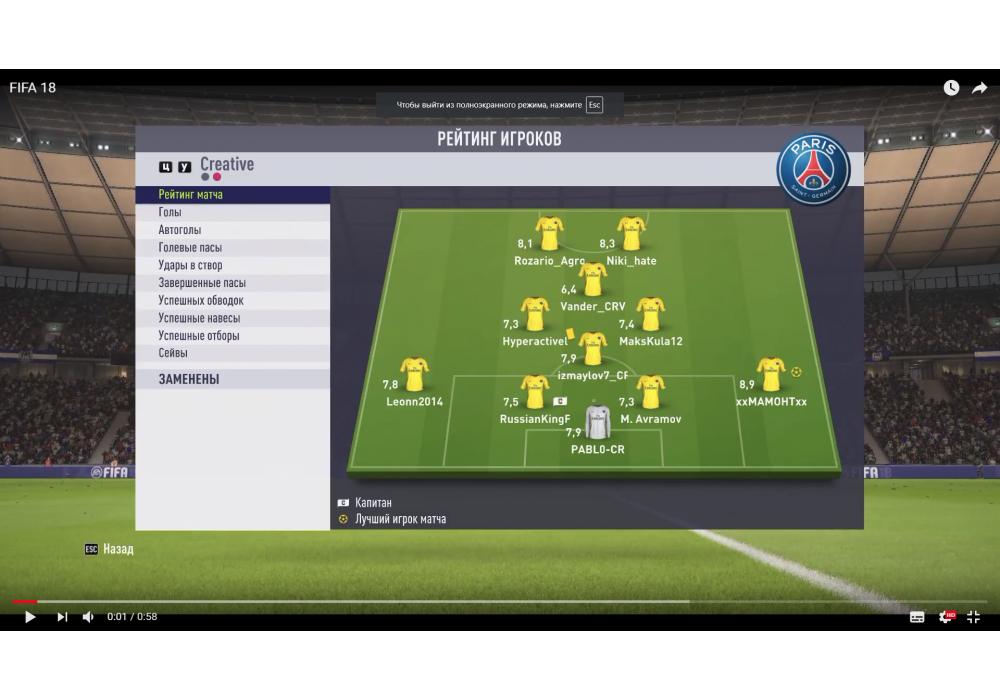Select the Рейтинг матча stat row

(x=232, y=195)
